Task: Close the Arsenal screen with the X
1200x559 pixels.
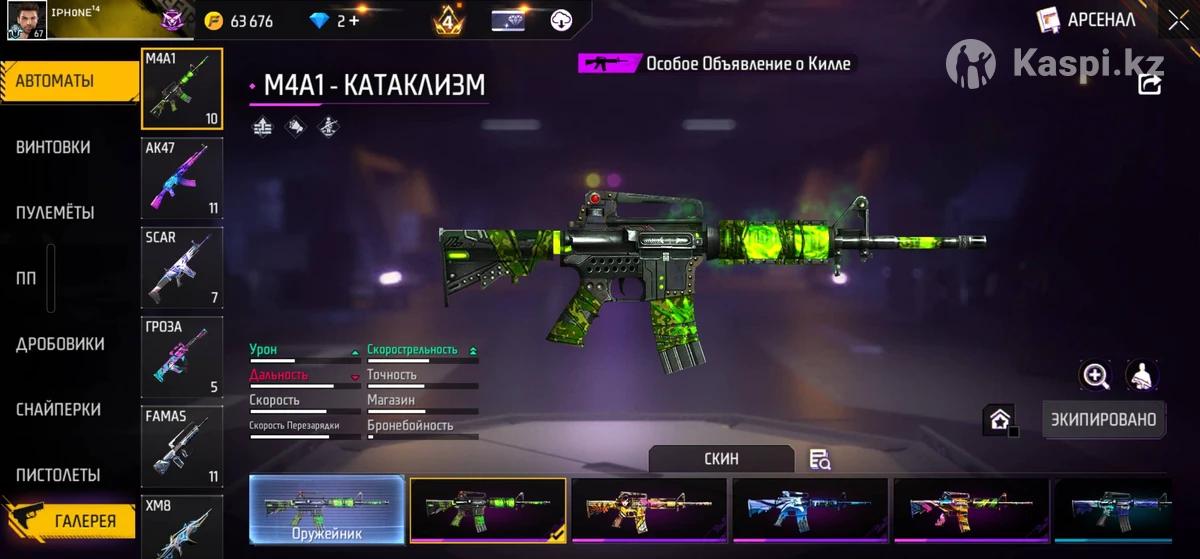Action: (1178, 20)
